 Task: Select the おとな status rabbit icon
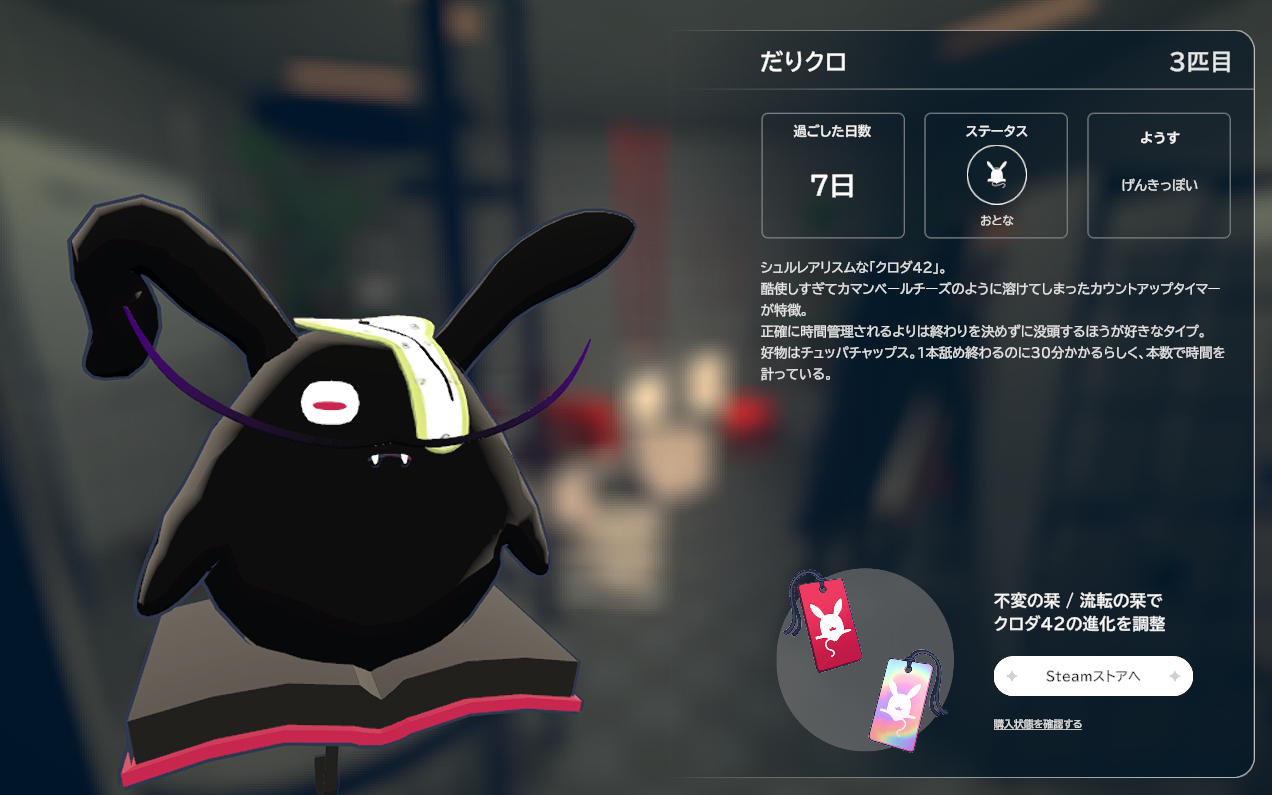pos(996,175)
